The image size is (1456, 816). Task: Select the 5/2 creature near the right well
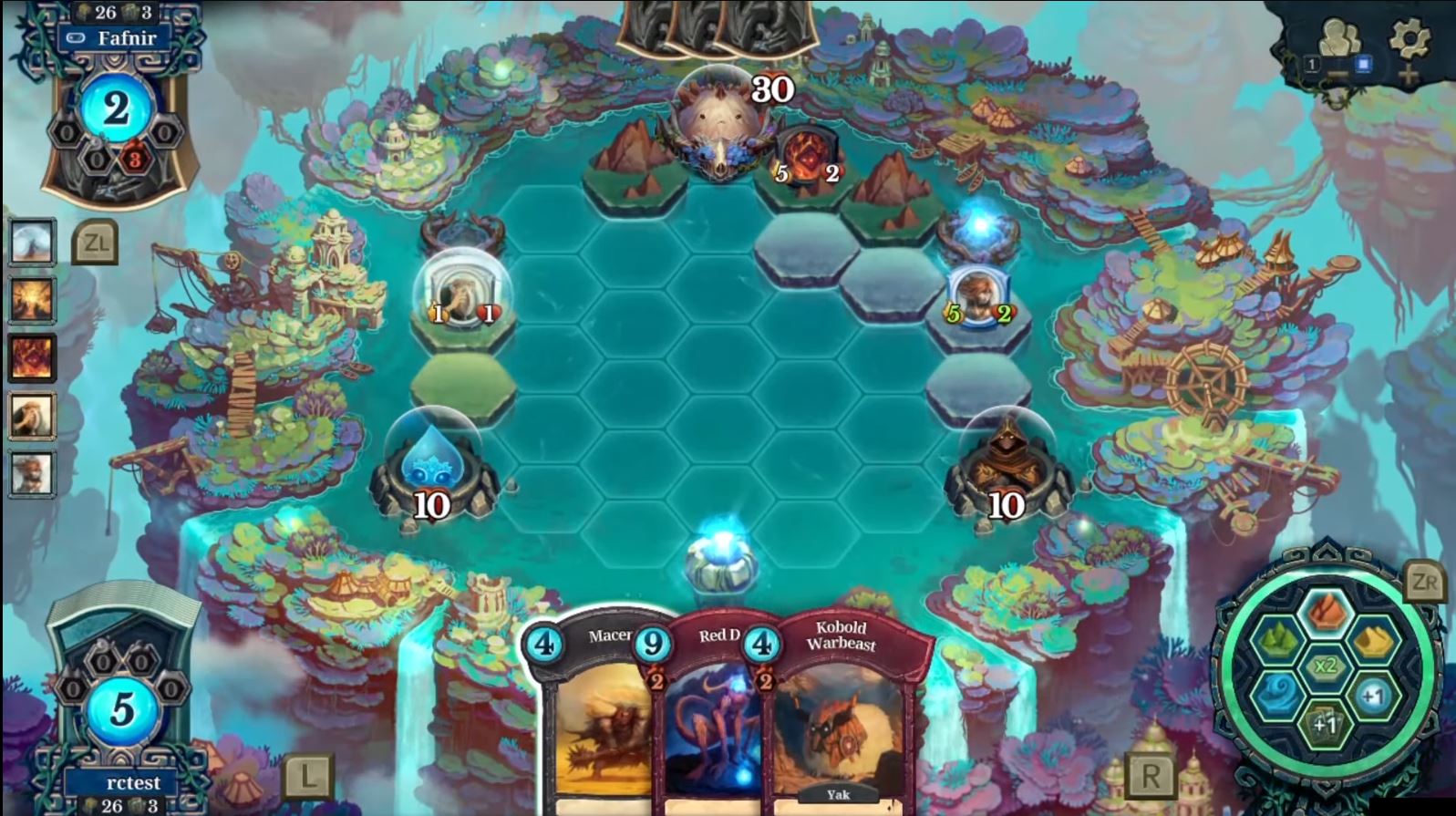pyautogui.click(x=977, y=296)
